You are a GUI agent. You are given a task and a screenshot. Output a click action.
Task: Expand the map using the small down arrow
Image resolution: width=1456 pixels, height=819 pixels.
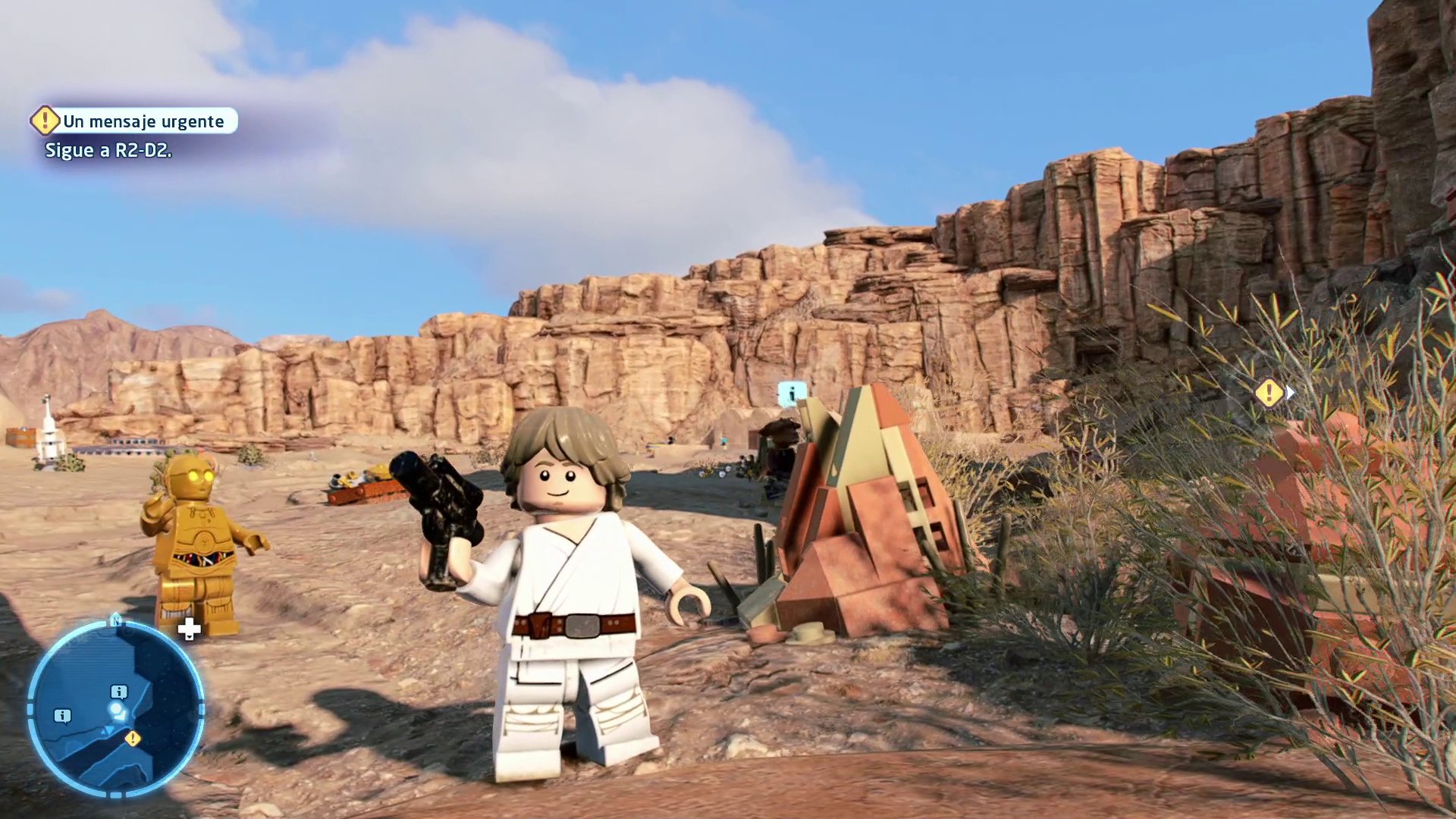[189, 638]
